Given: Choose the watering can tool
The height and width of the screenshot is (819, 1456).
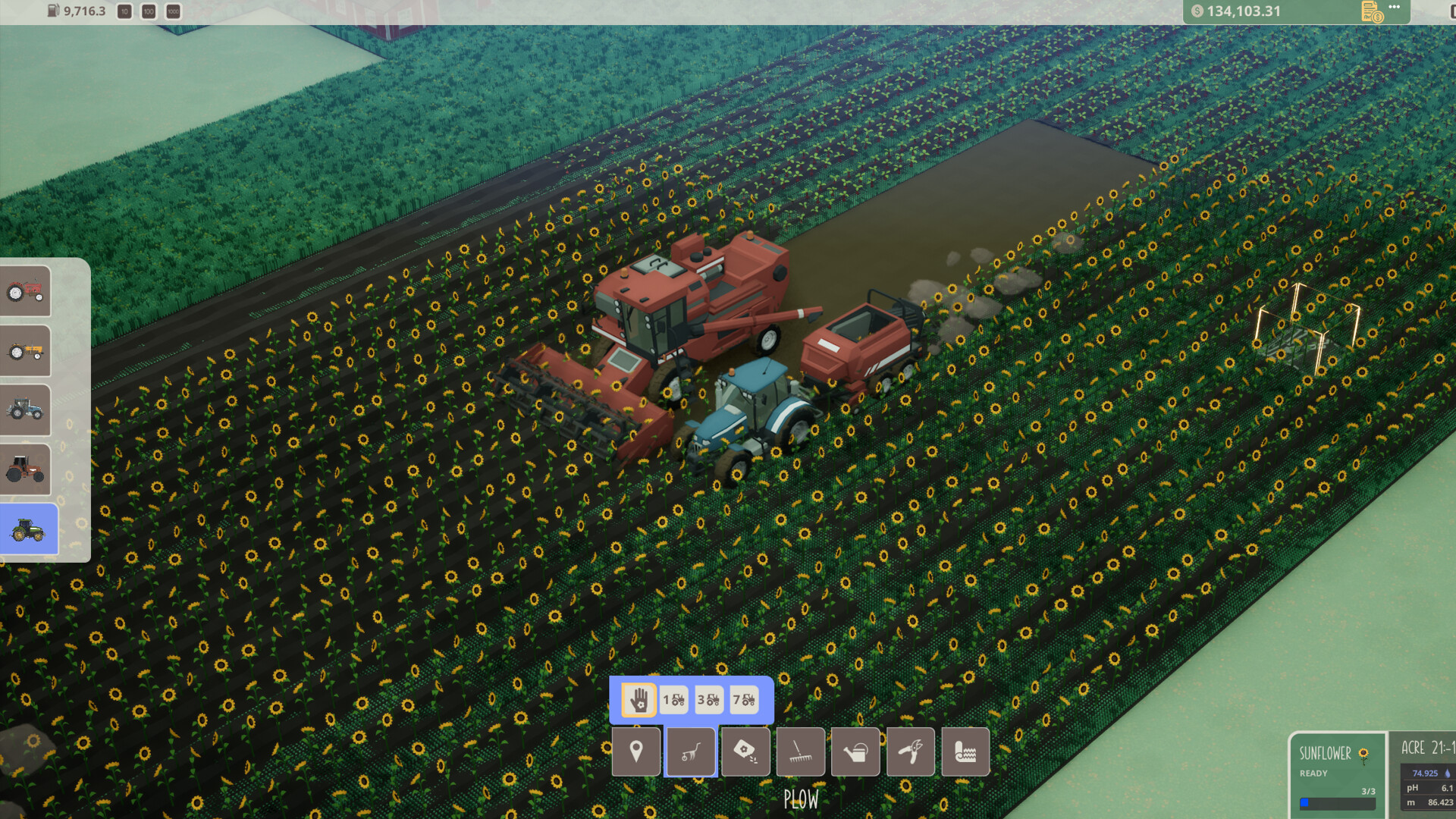Looking at the screenshot, I should (855, 752).
